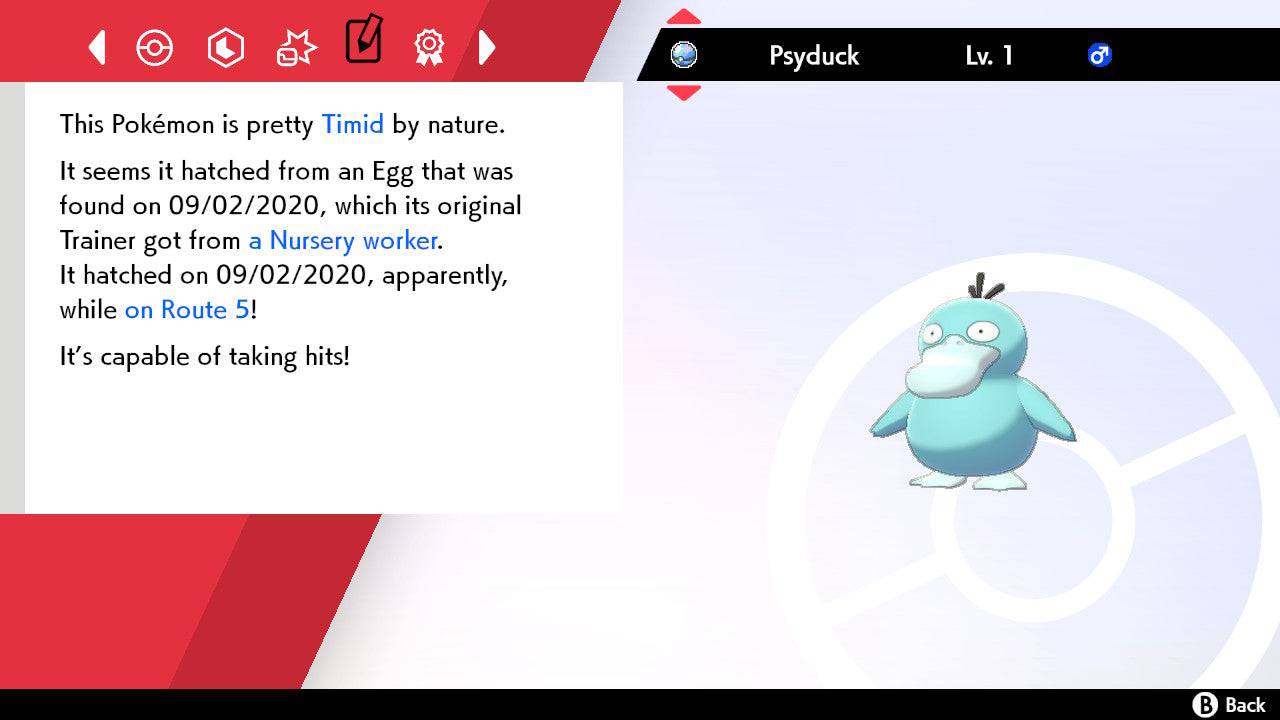Click the Psyduck name in the header

pyautogui.click(x=813, y=56)
